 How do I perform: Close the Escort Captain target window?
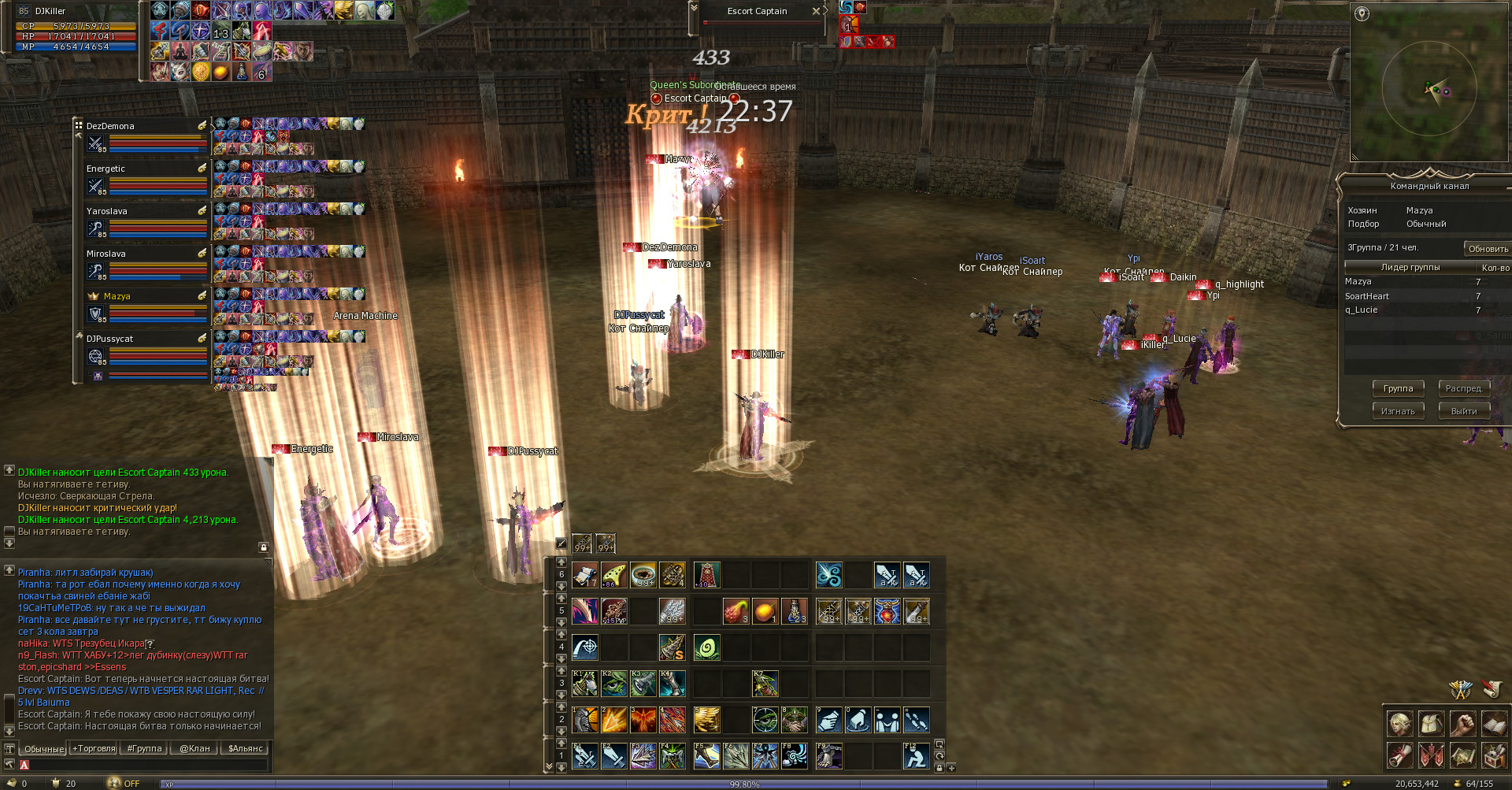(x=816, y=11)
